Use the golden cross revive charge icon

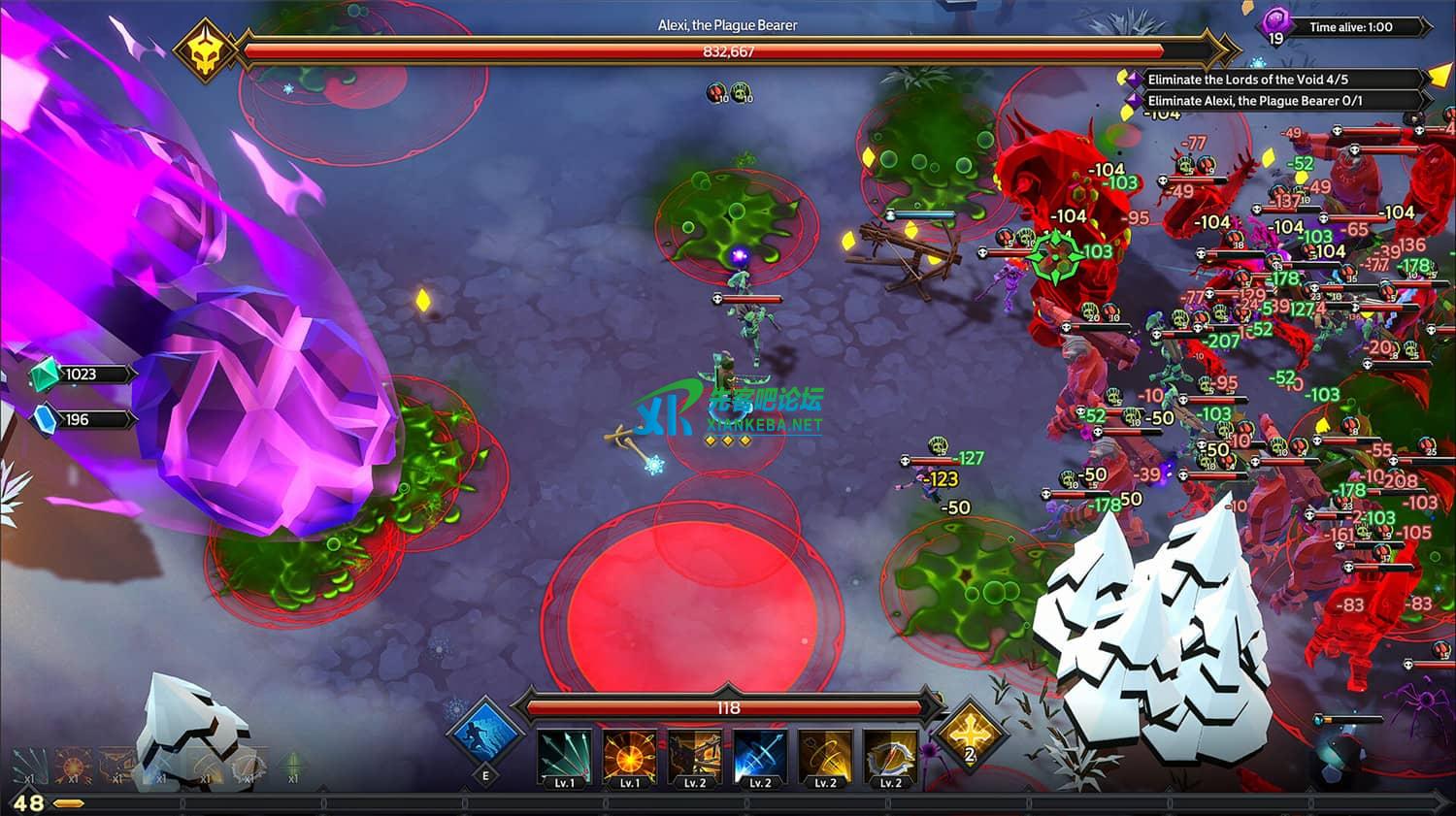(968, 731)
